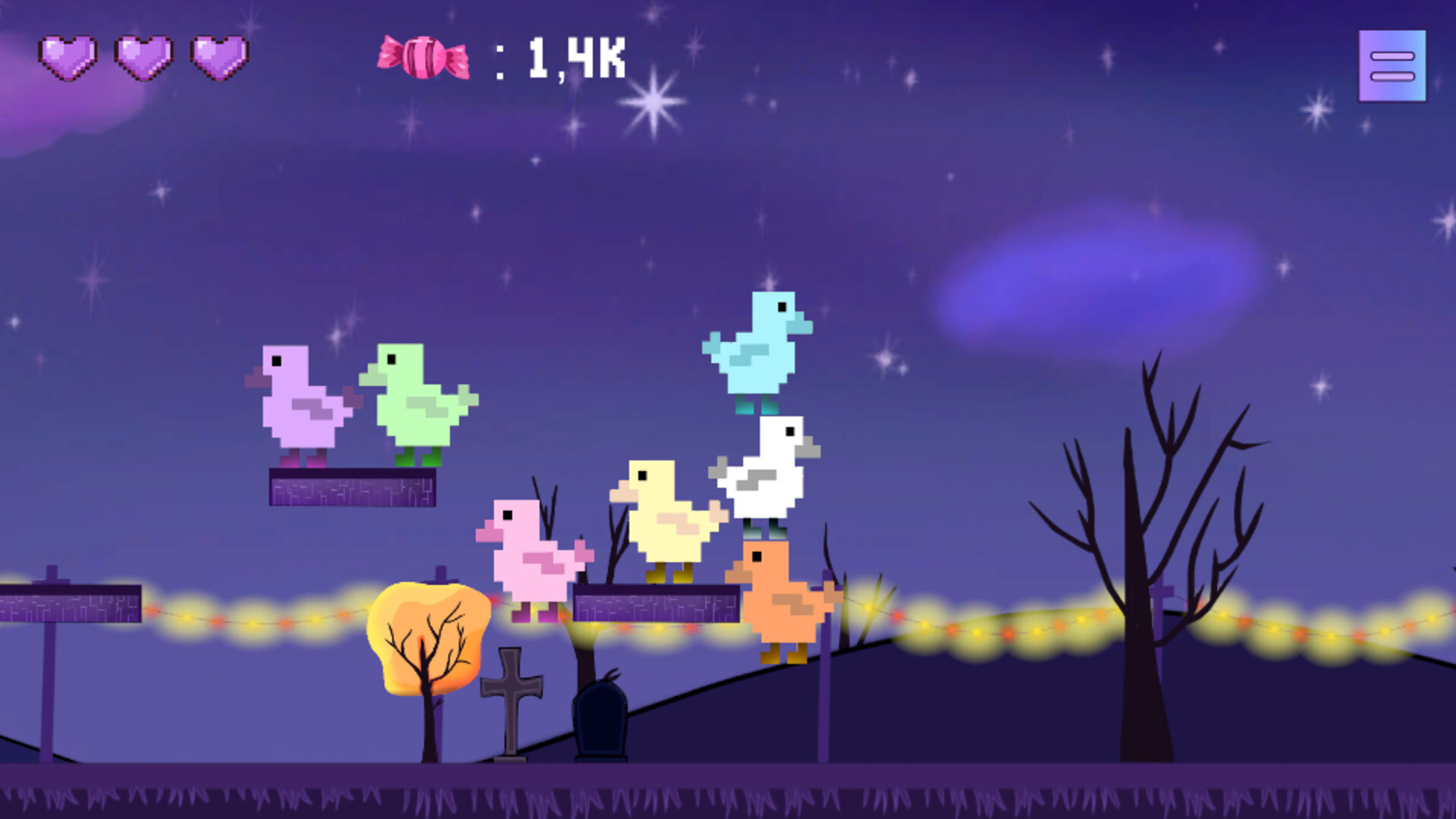Expand the menu button's hamburger lines

(1393, 64)
